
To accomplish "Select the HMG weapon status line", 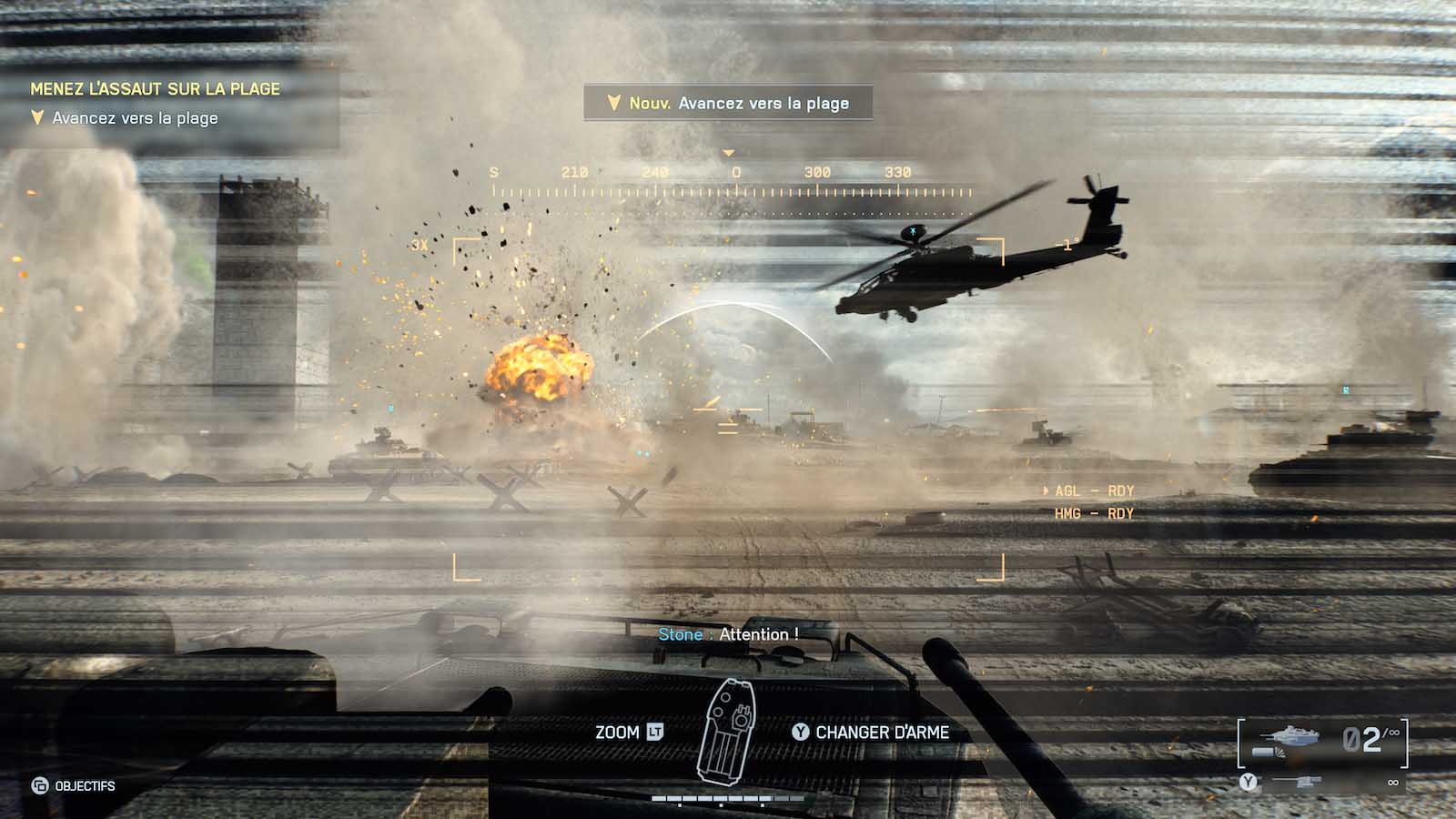I will [x=1093, y=514].
